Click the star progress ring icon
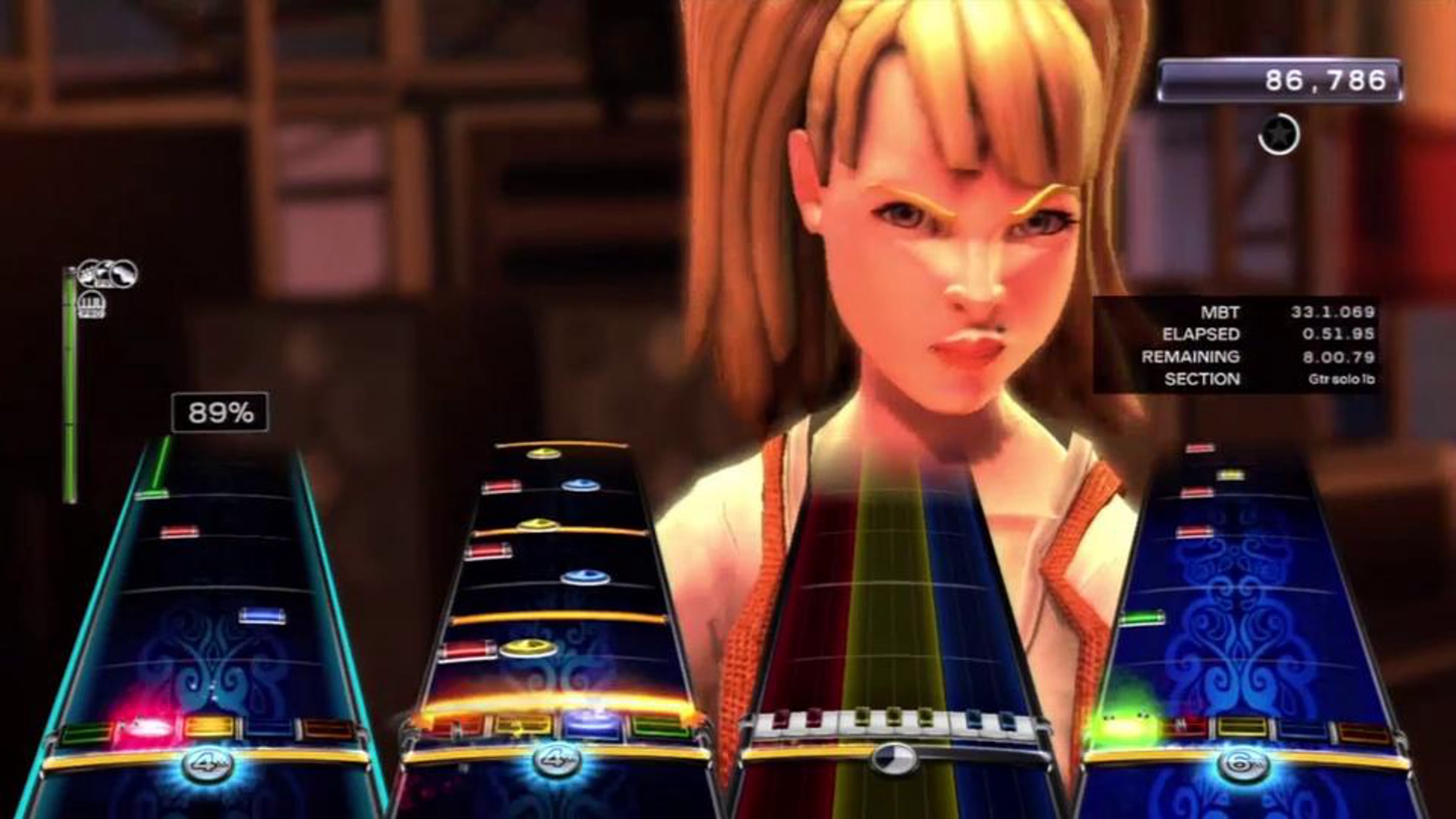 point(1279,134)
